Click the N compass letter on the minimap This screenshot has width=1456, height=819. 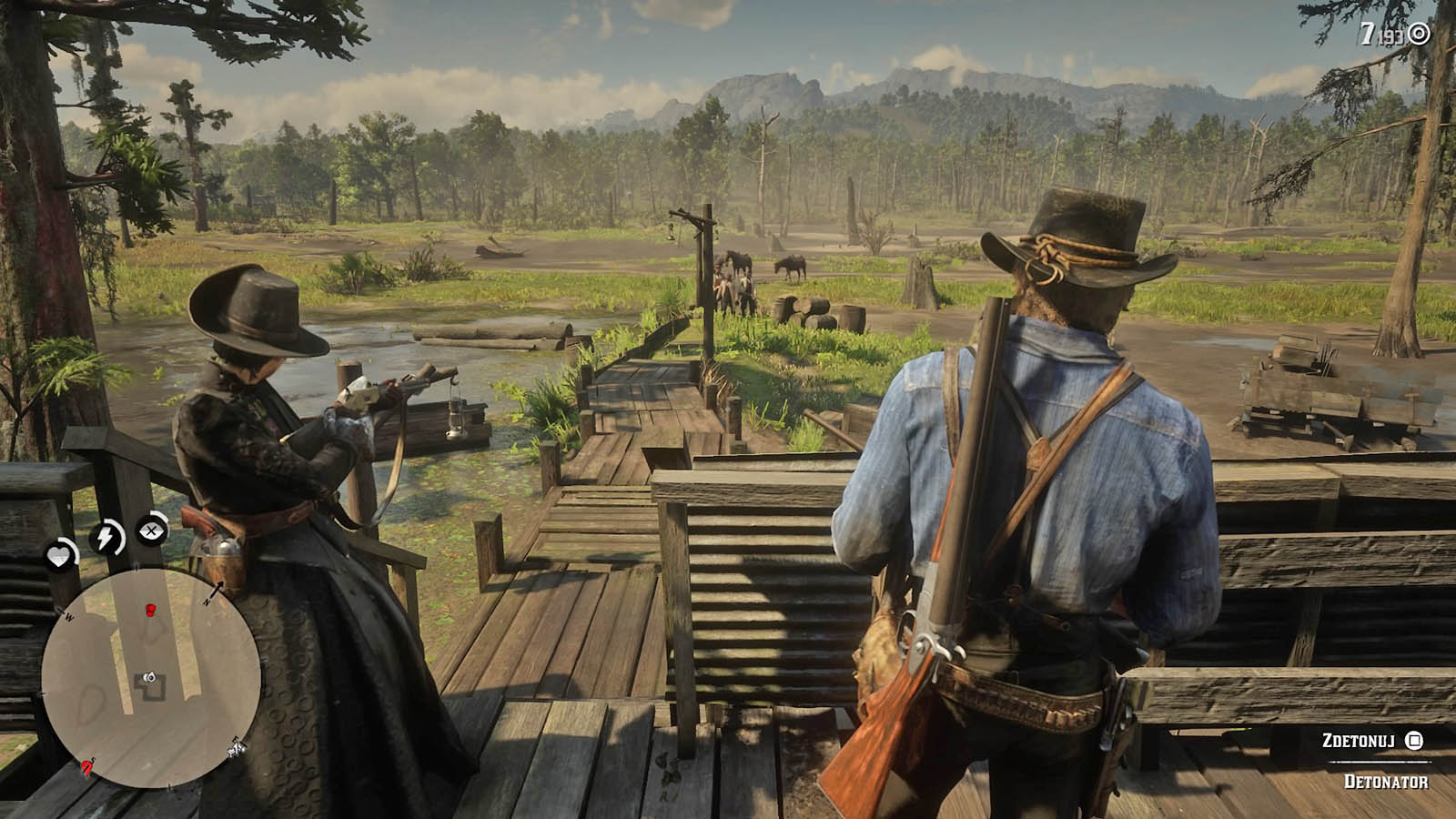(207, 601)
